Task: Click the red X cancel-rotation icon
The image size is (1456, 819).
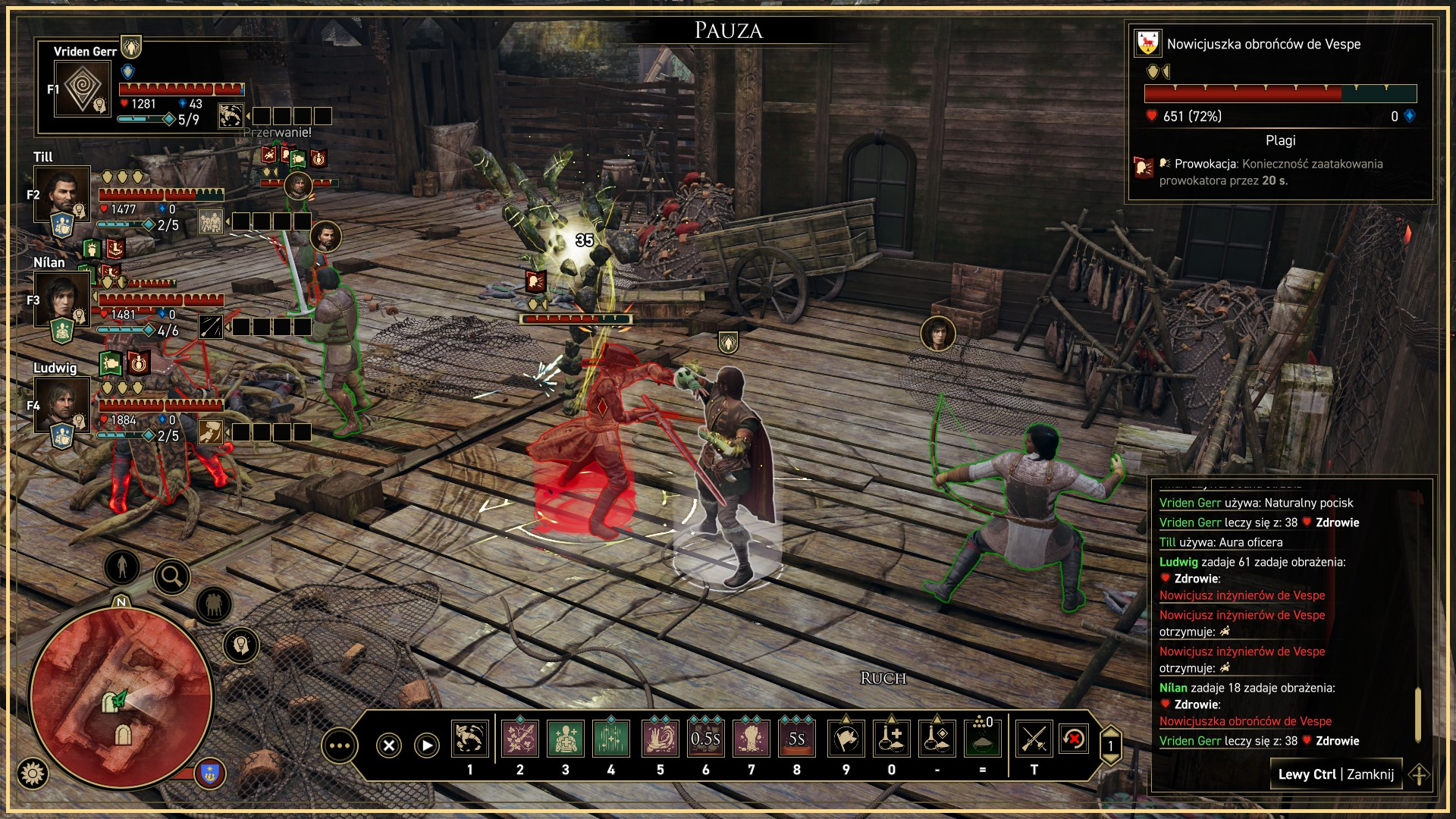Action: tap(1074, 739)
